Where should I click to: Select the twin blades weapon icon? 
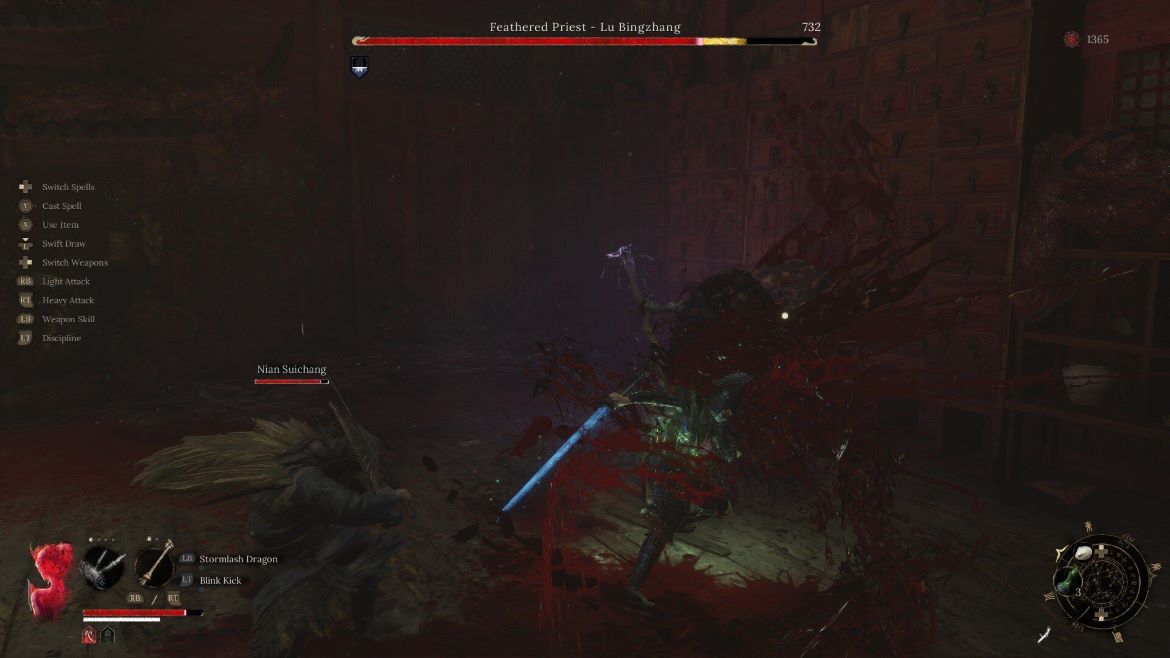click(104, 566)
